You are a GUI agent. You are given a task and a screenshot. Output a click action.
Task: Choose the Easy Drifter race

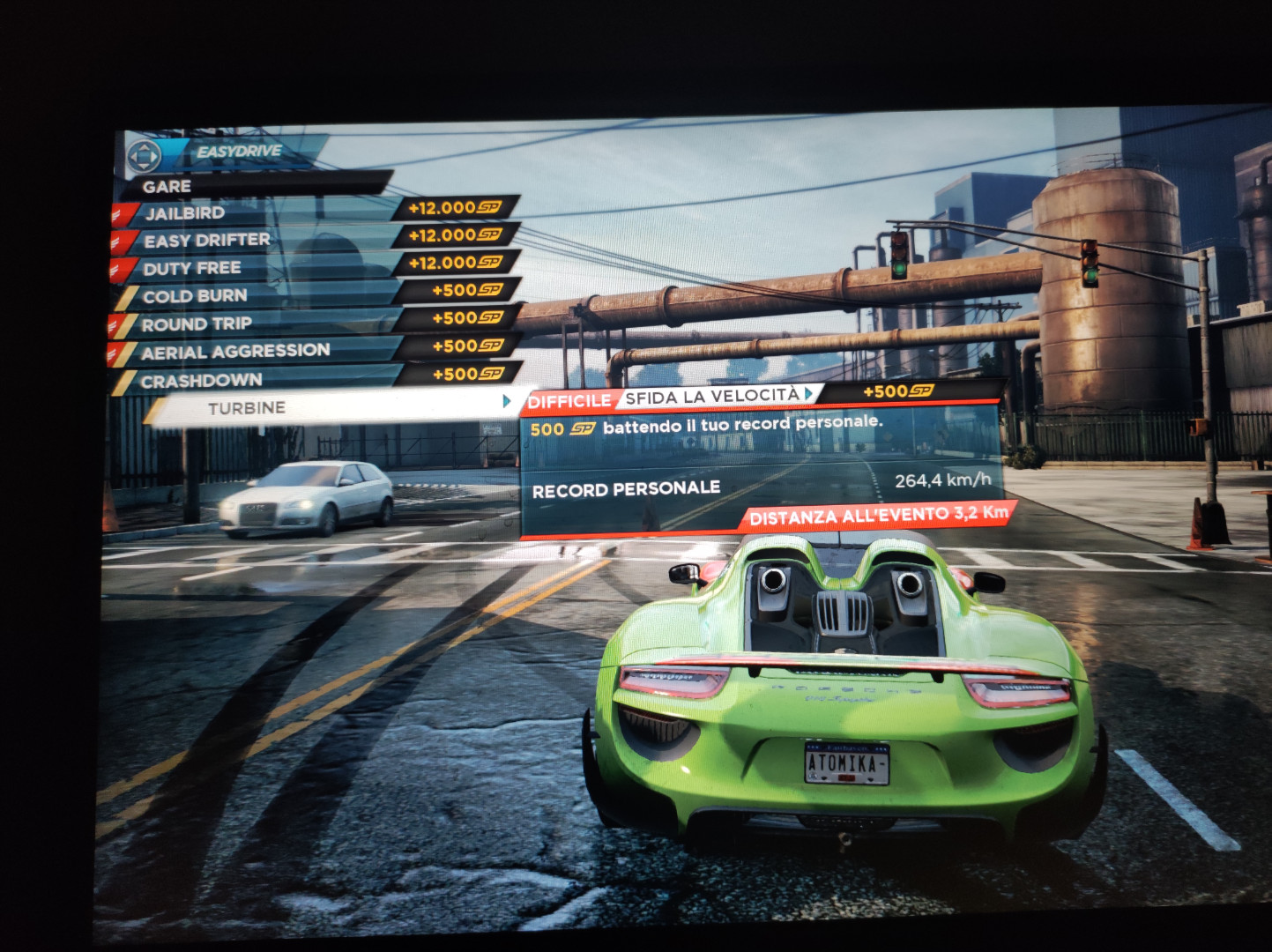[206, 241]
